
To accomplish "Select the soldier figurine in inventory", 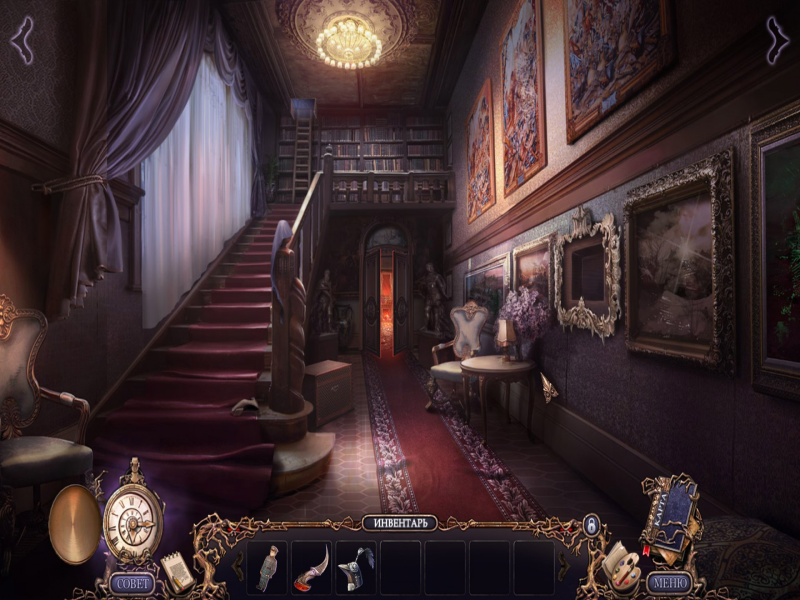I will (266, 567).
